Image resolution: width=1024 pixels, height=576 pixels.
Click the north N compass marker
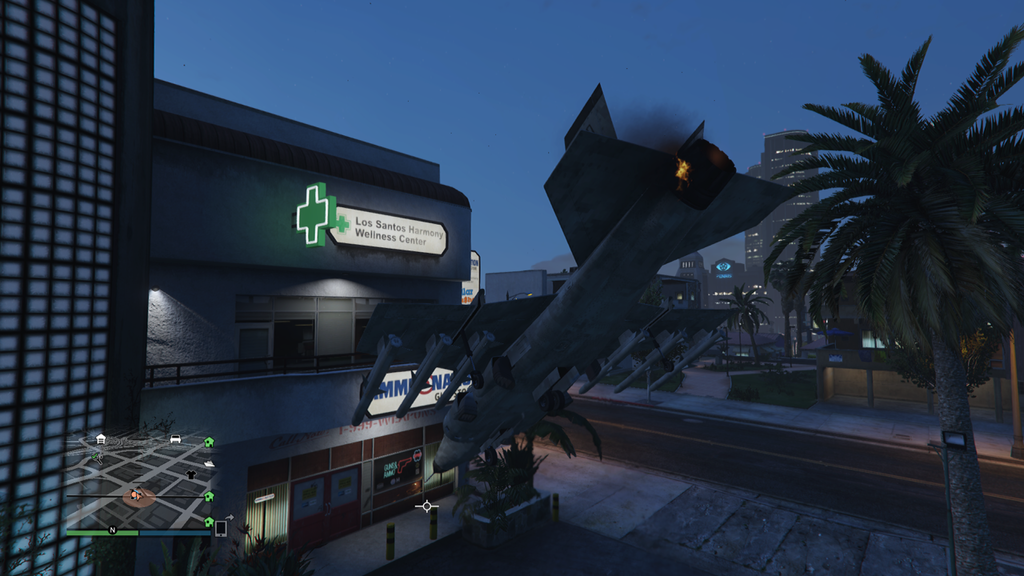point(112,529)
